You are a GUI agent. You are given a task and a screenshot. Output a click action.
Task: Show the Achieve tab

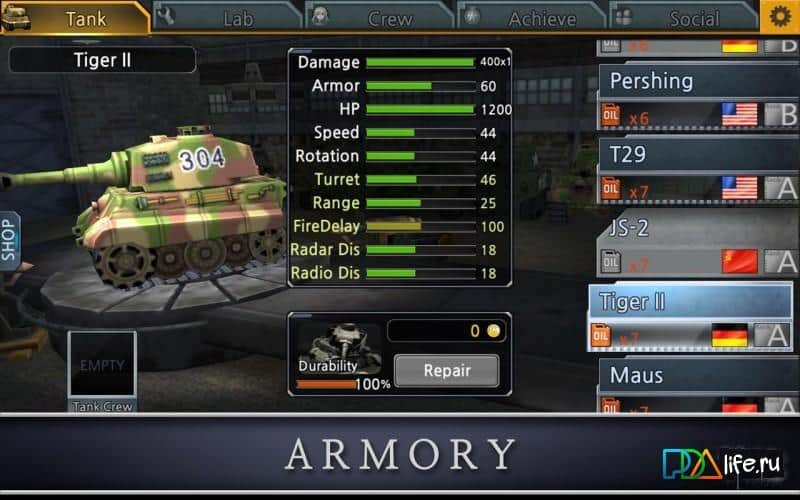pos(532,17)
